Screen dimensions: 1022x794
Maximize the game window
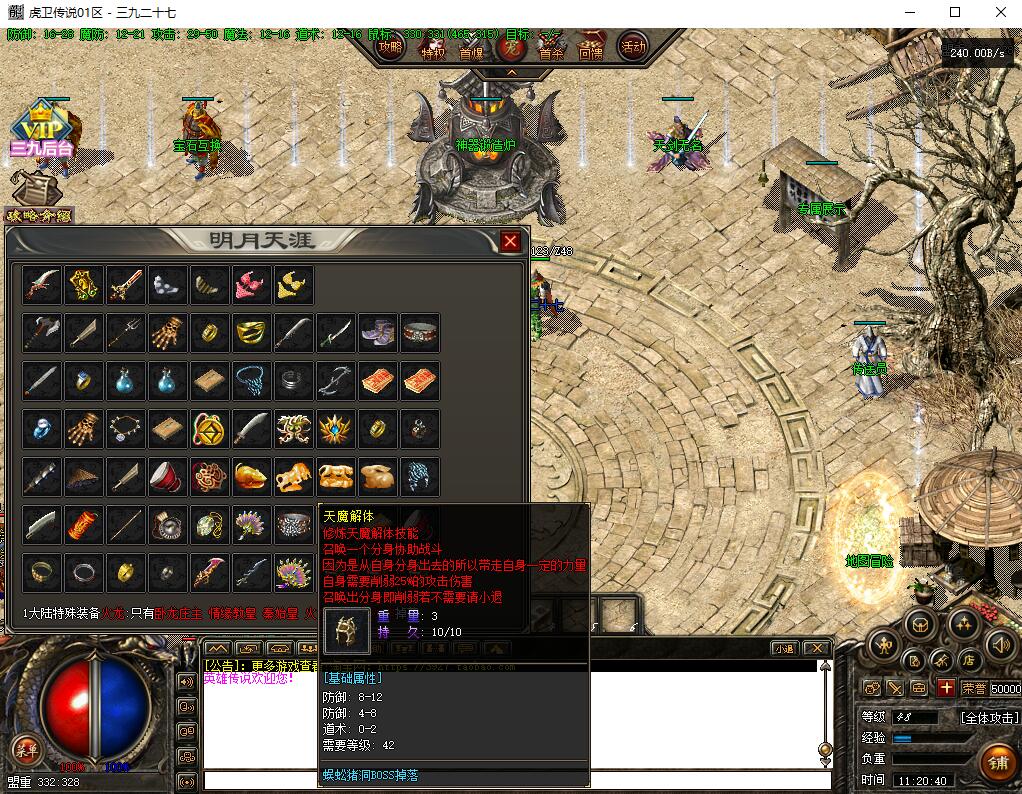pos(954,12)
